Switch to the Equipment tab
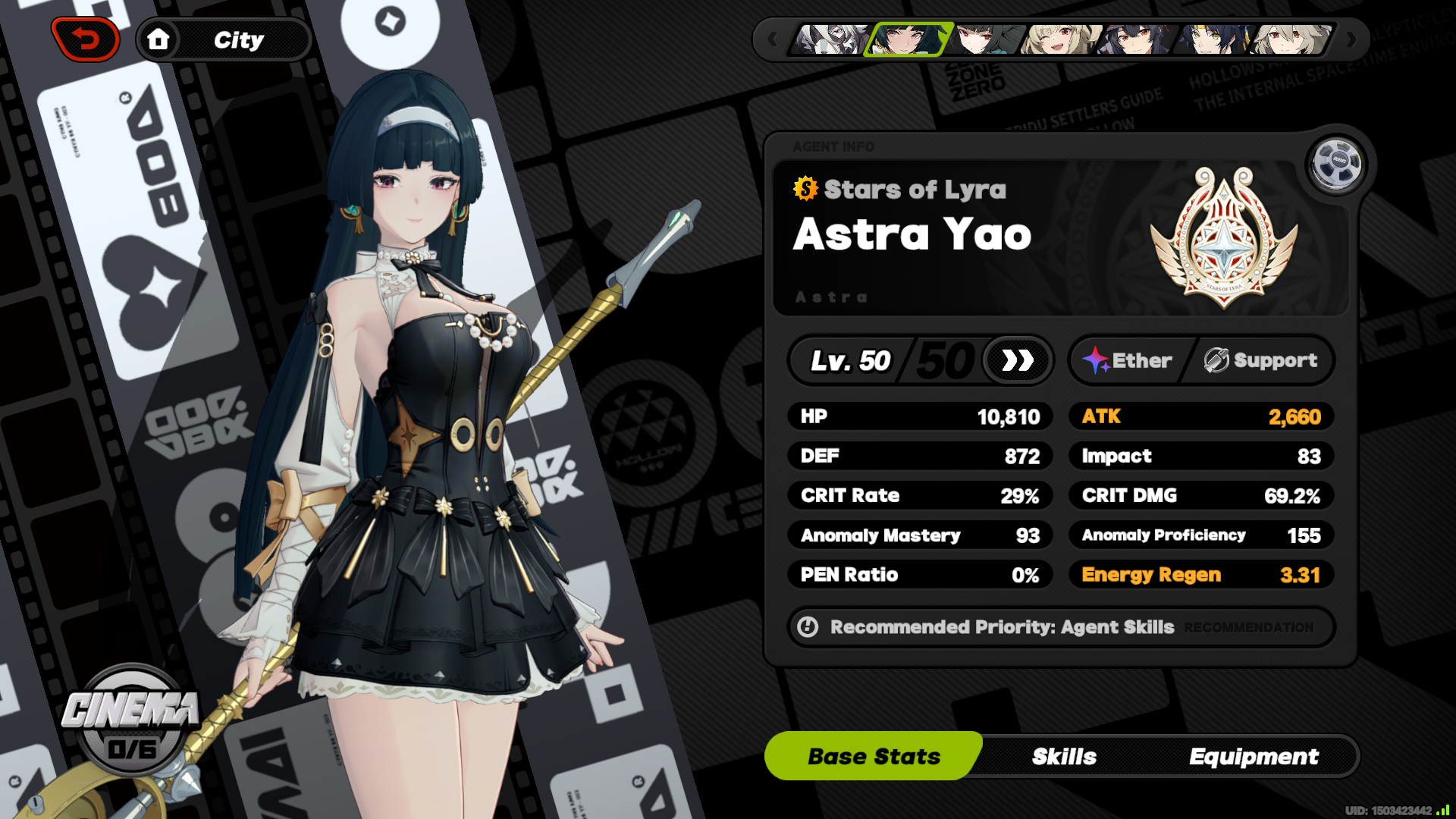This screenshot has width=1456, height=819. point(1254,756)
